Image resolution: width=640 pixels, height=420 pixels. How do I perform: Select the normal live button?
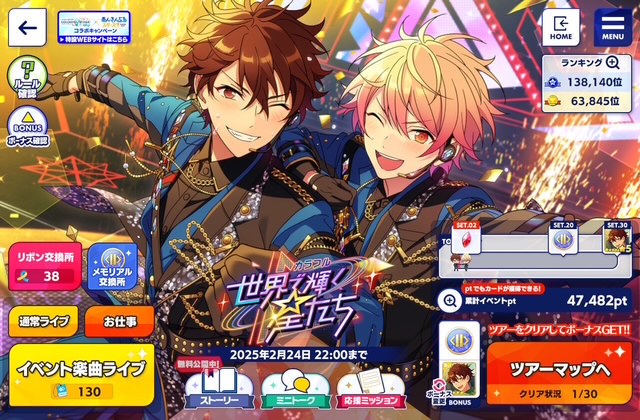point(40,321)
